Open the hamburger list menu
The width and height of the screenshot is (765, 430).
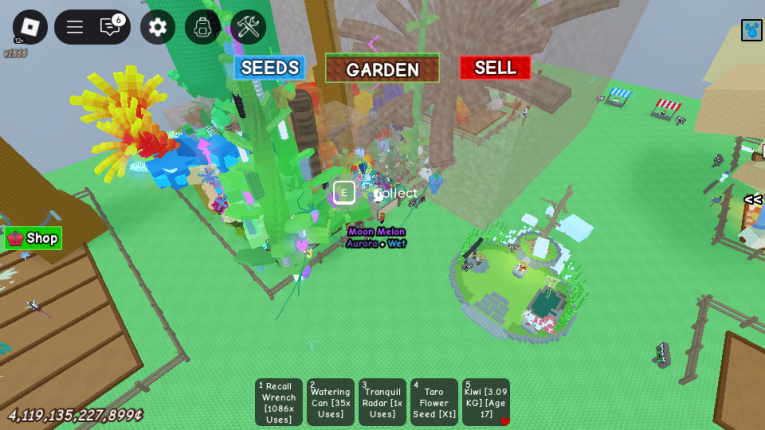click(75, 27)
